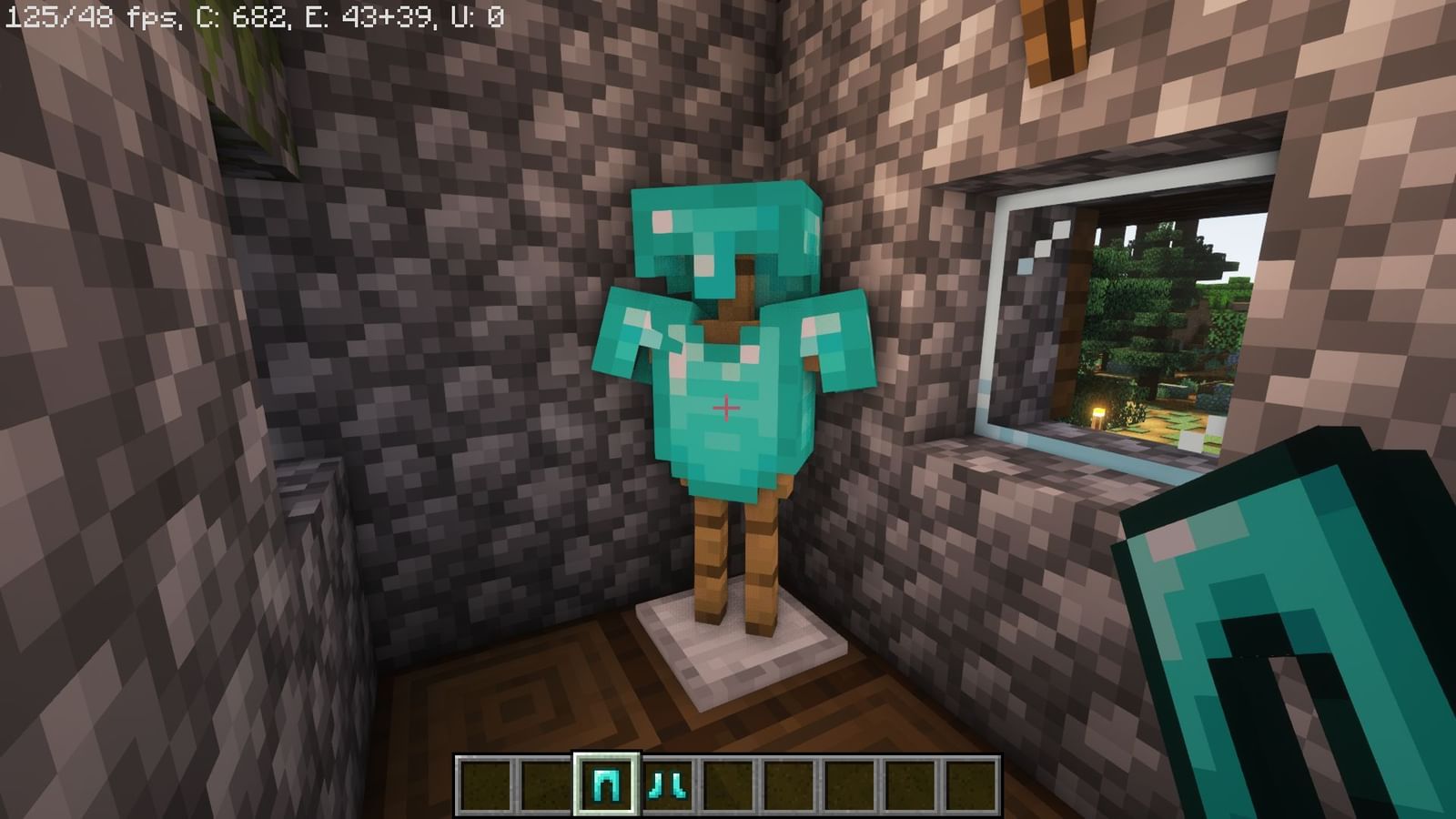Screen dimensions: 1456x819
Task: Click the selected hotbar slot highlight frame
Action: [x=607, y=760]
